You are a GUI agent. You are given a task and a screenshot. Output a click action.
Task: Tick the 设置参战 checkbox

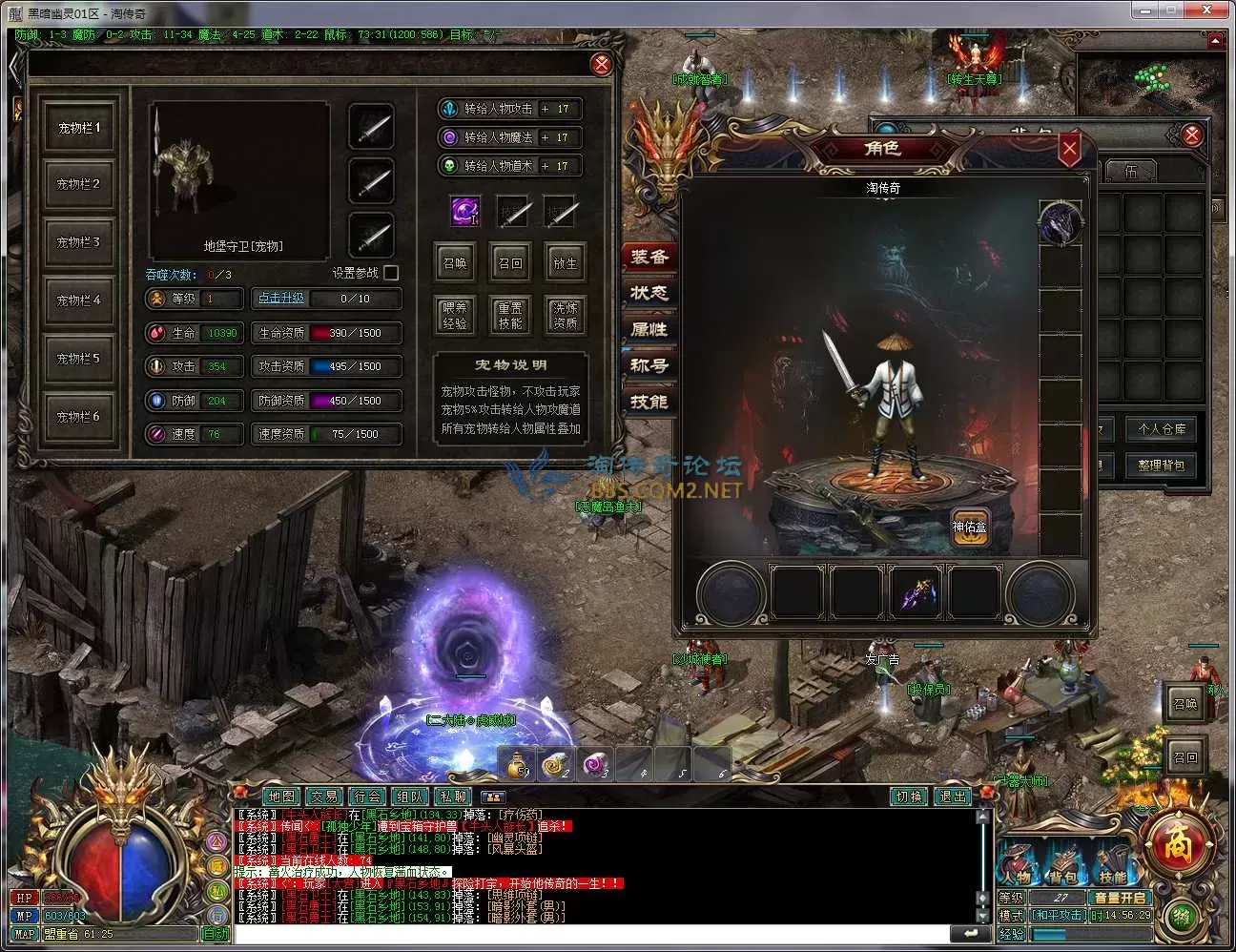coord(391,273)
